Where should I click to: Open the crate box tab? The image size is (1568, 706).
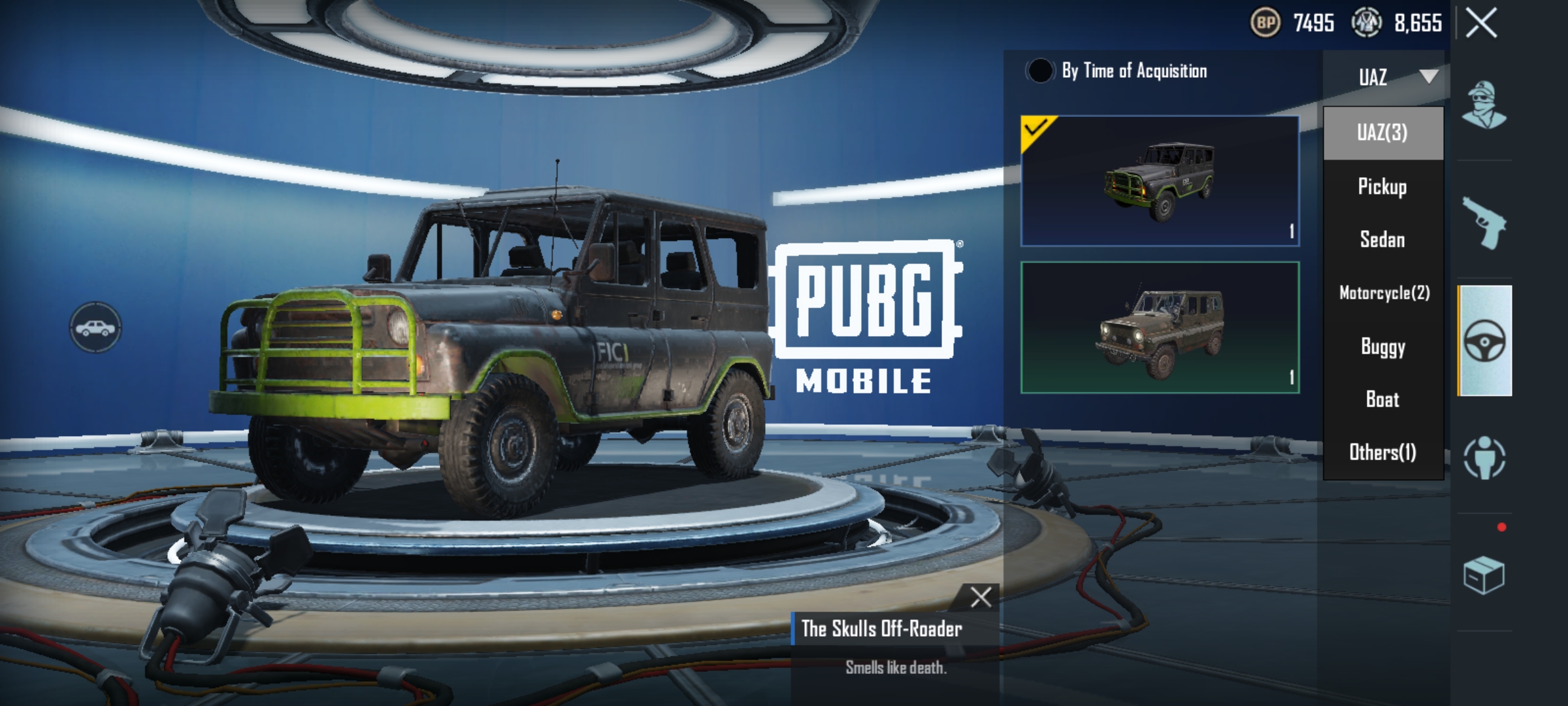click(1483, 575)
